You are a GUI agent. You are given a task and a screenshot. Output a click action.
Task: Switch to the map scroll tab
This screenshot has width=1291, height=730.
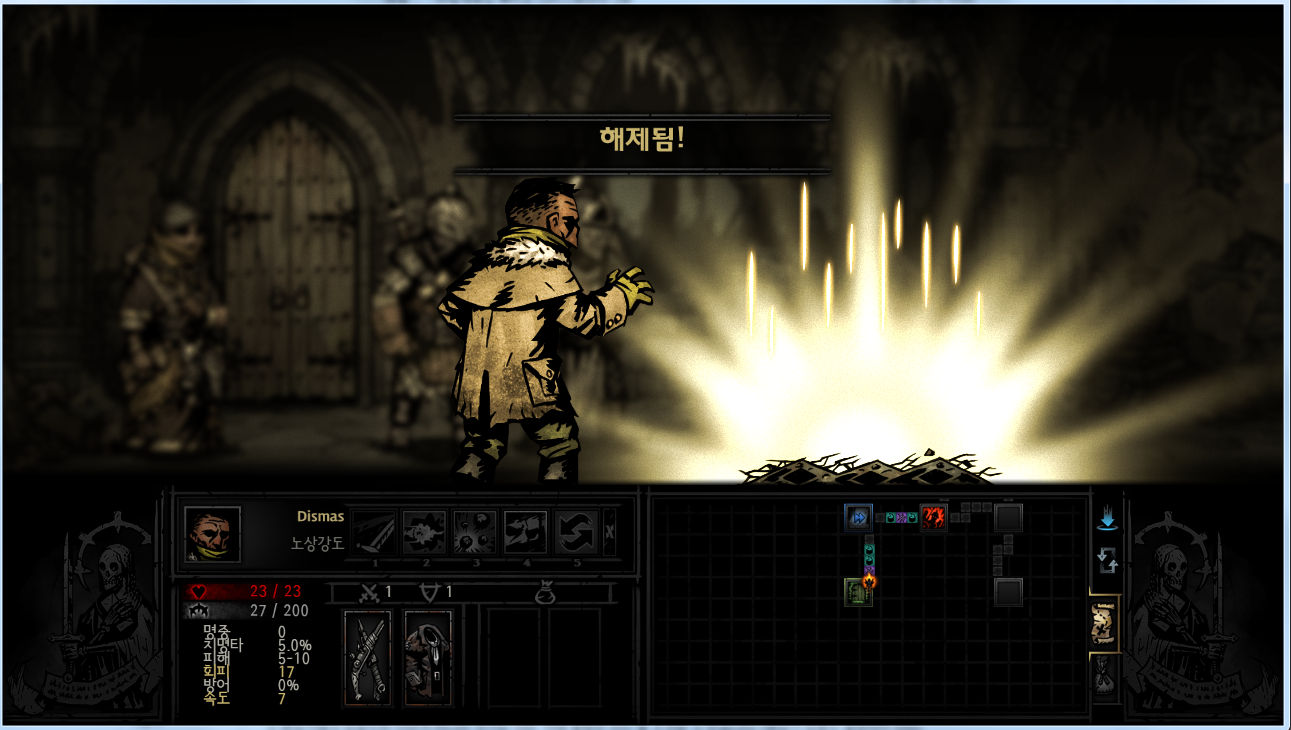[1105, 624]
